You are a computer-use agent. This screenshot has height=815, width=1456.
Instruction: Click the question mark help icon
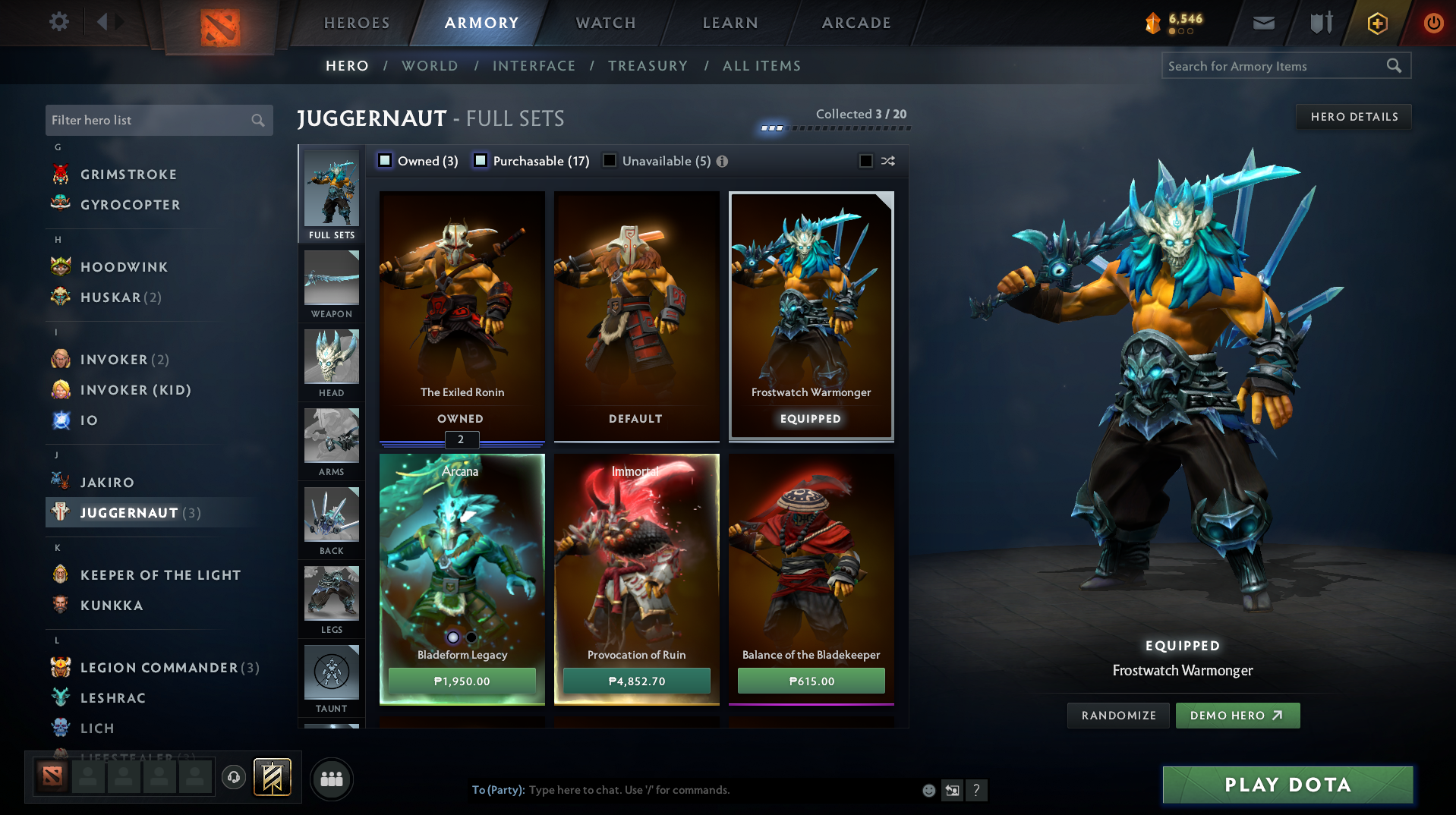[977, 790]
